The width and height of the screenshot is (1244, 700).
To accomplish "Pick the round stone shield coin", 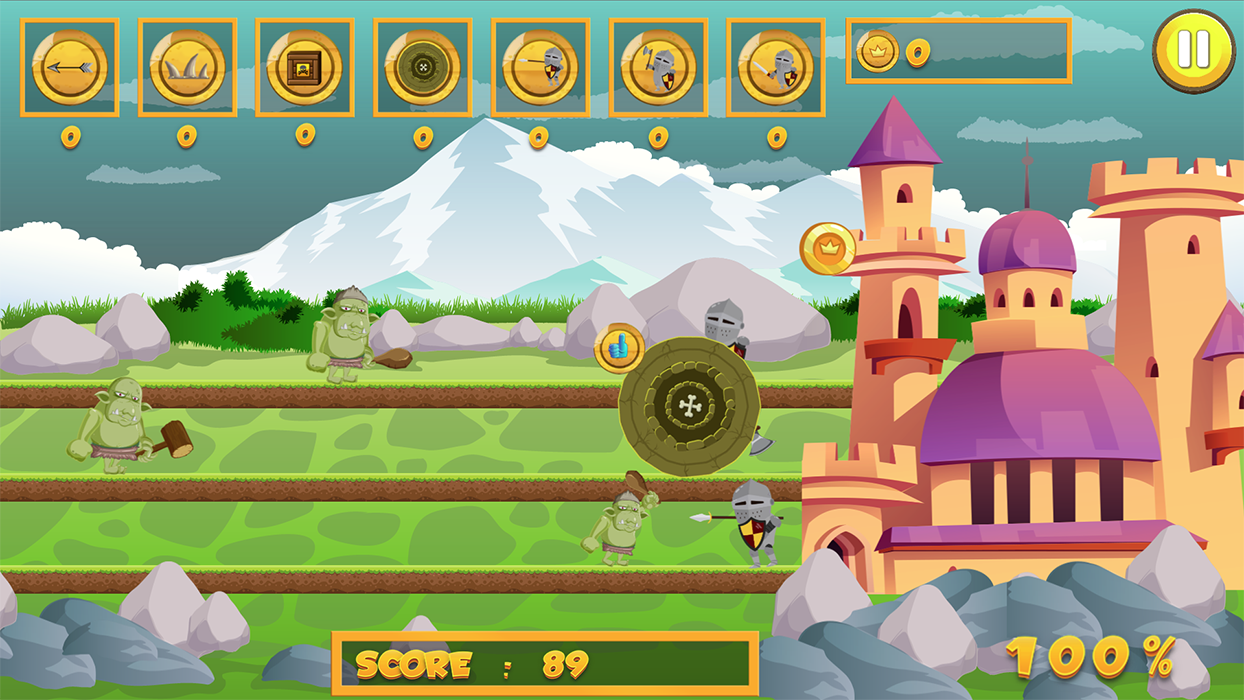I will coord(422,67).
